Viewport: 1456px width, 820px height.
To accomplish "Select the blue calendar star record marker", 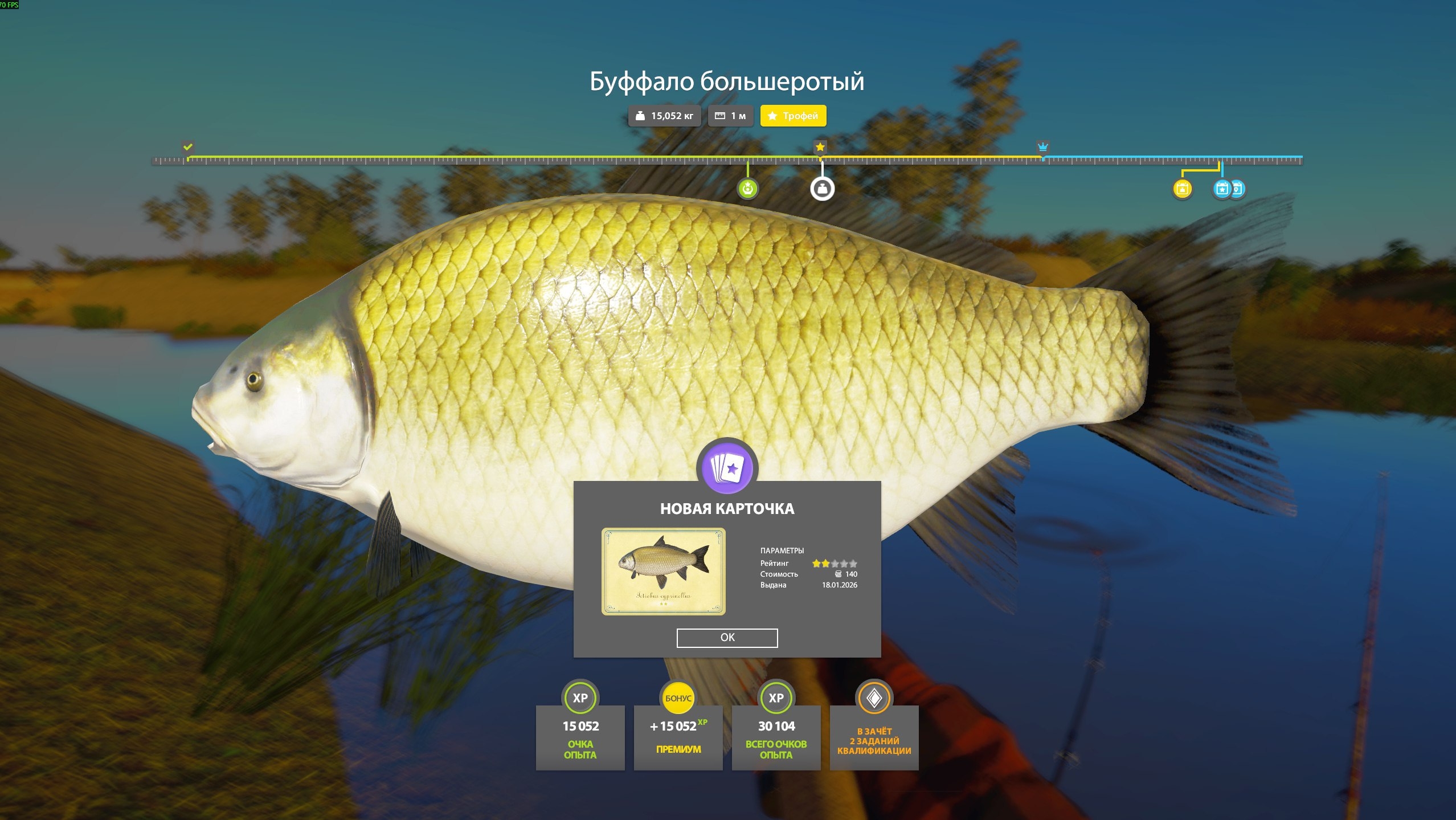I will coord(1222,189).
